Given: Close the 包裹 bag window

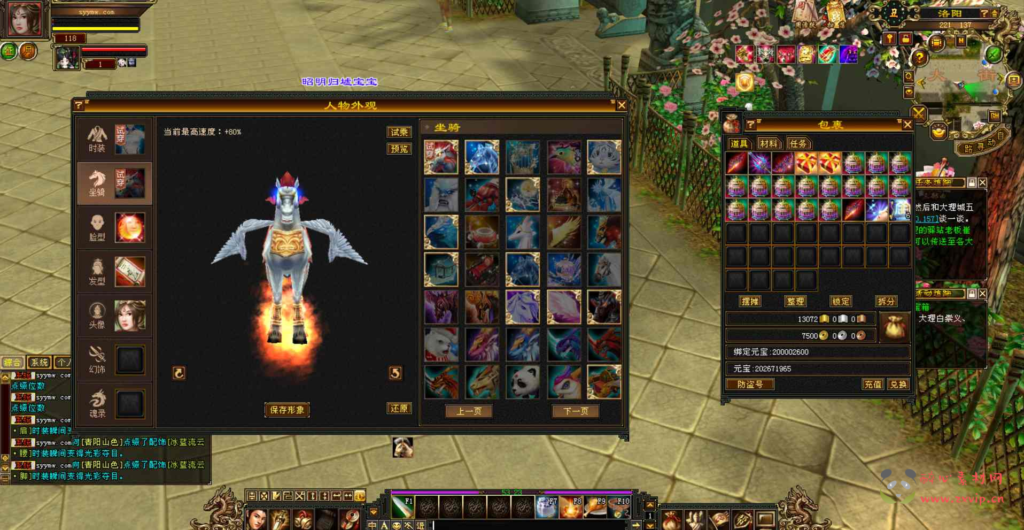Looking at the screenshot, I should (x=906, y=125).
